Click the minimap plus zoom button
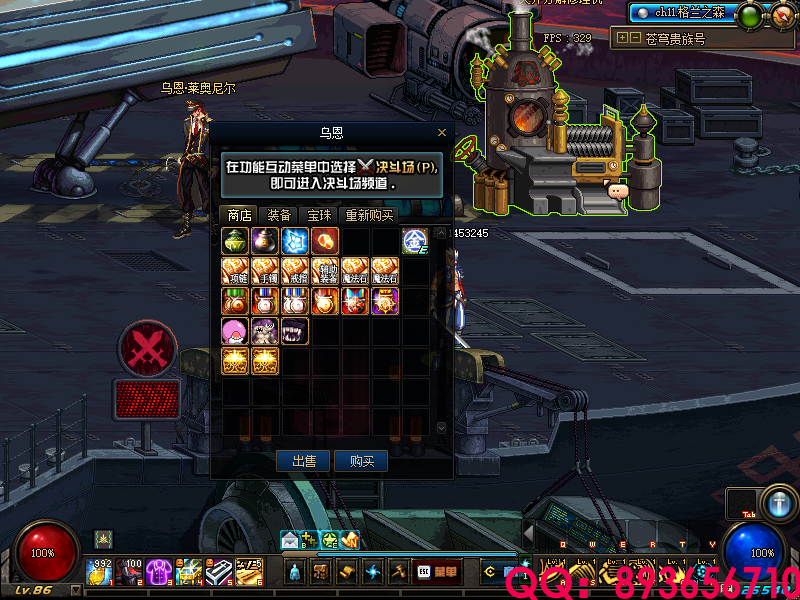 [622, 38]
